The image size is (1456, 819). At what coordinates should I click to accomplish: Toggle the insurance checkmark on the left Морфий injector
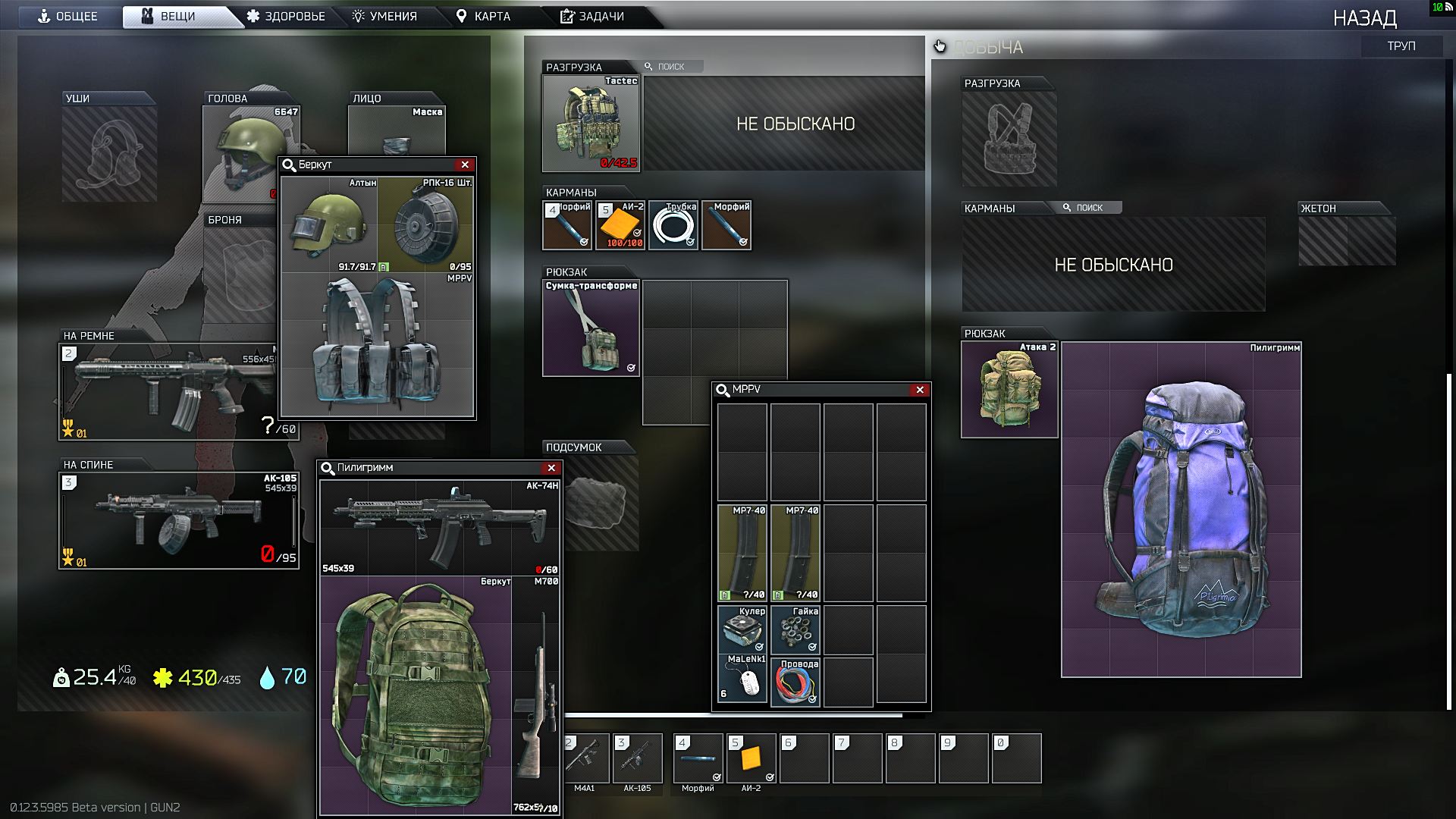click(x=582, y=243)
